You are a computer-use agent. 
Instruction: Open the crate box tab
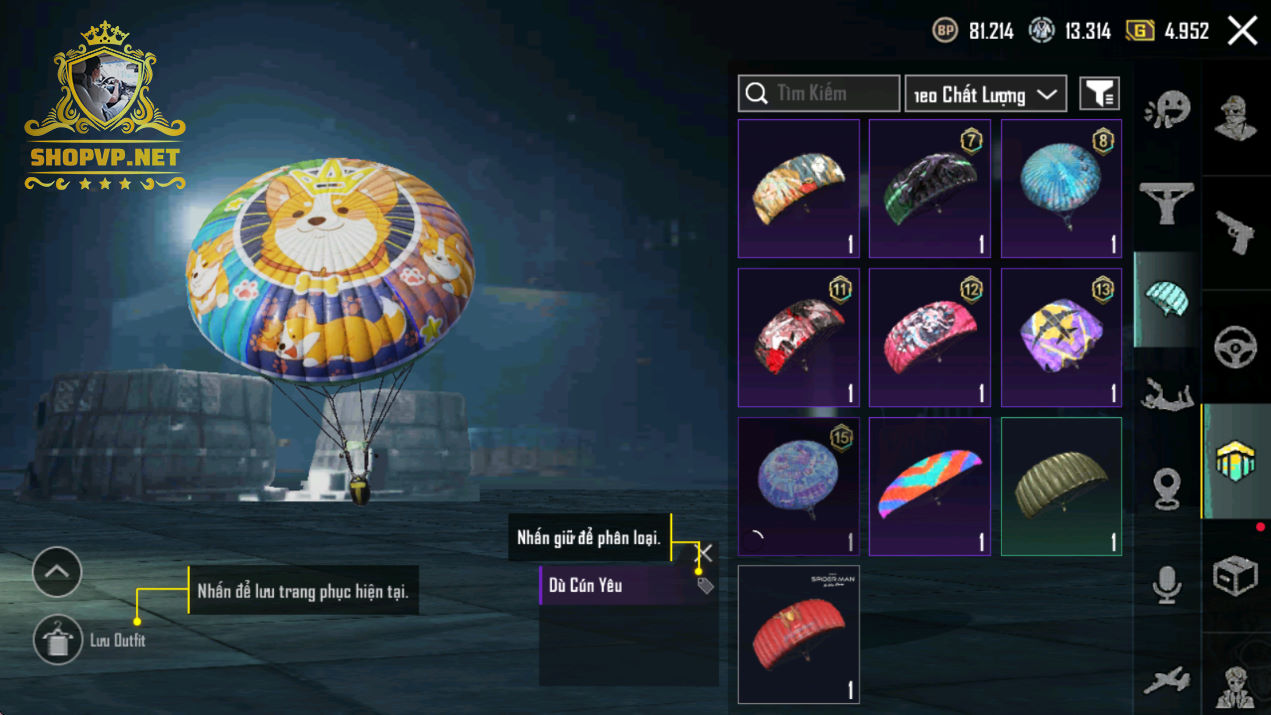1235,576
